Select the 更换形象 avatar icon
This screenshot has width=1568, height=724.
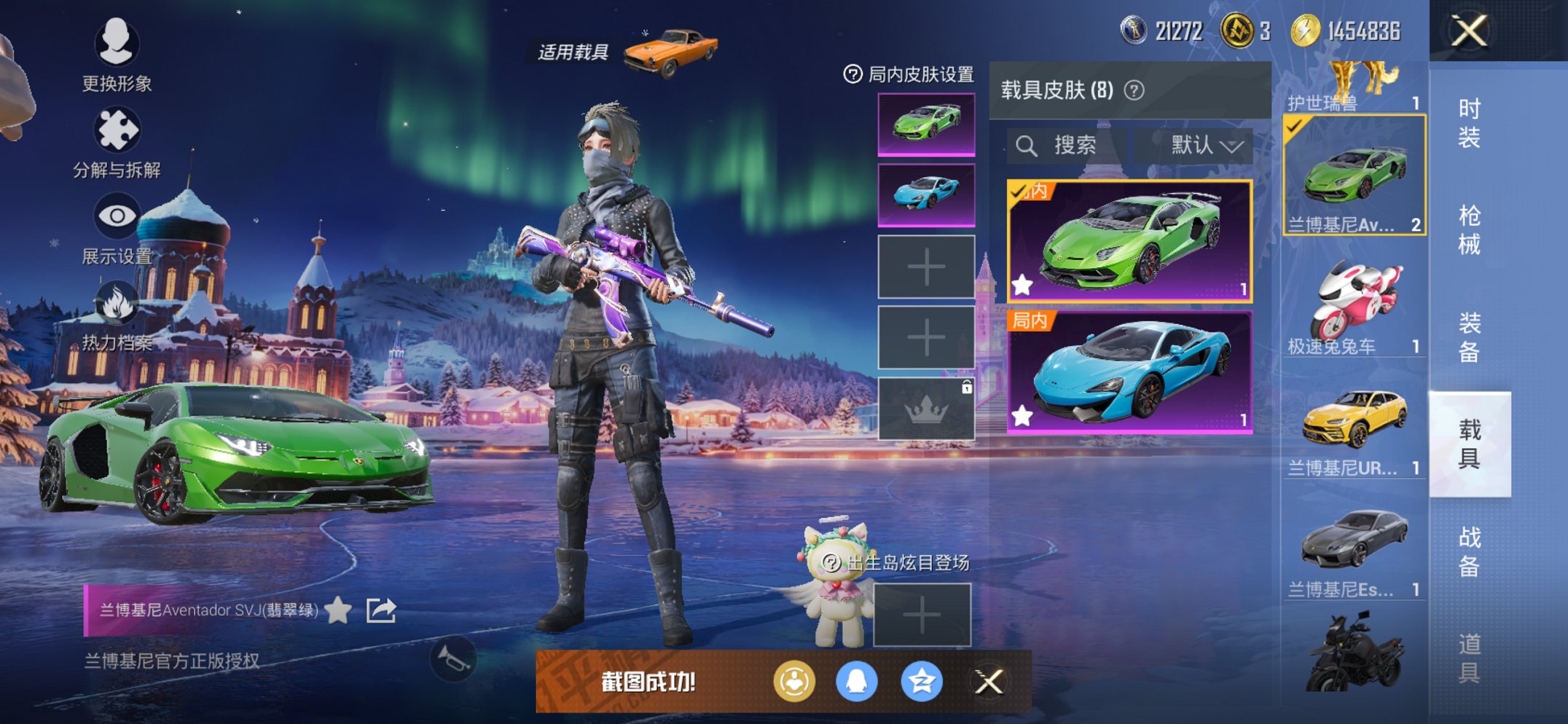click(x=117, y=44)
